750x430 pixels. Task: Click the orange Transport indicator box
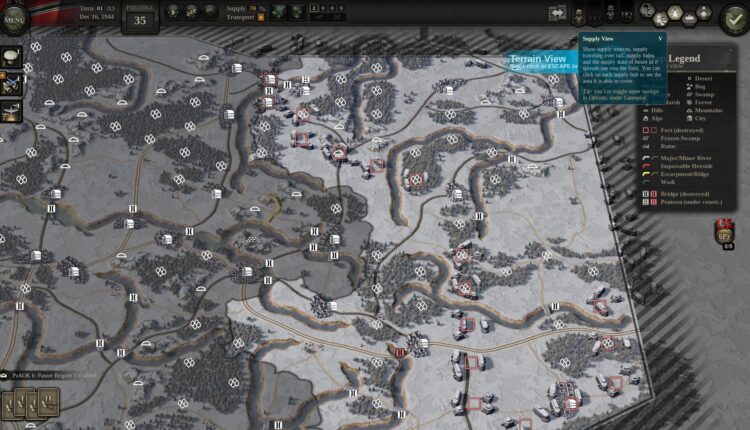[262, 17]
